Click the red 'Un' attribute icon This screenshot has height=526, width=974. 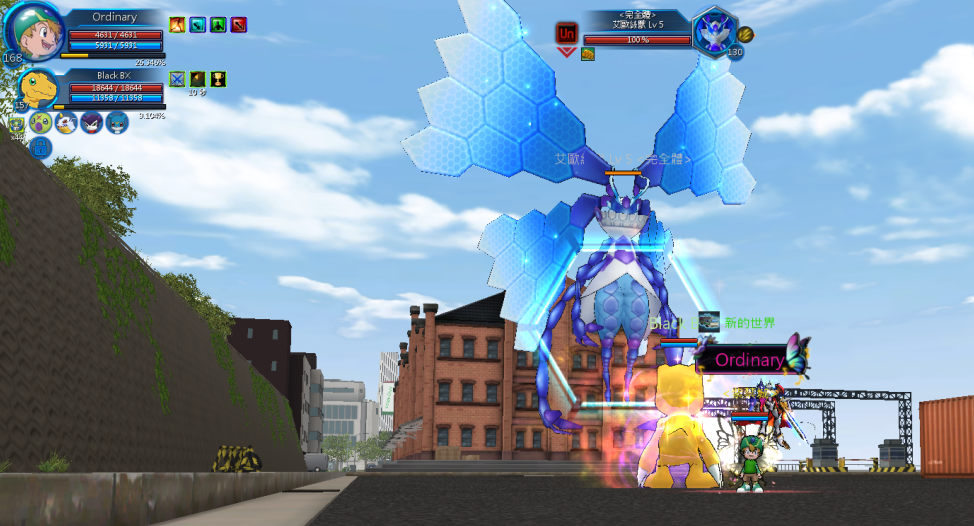pos(566,33)
